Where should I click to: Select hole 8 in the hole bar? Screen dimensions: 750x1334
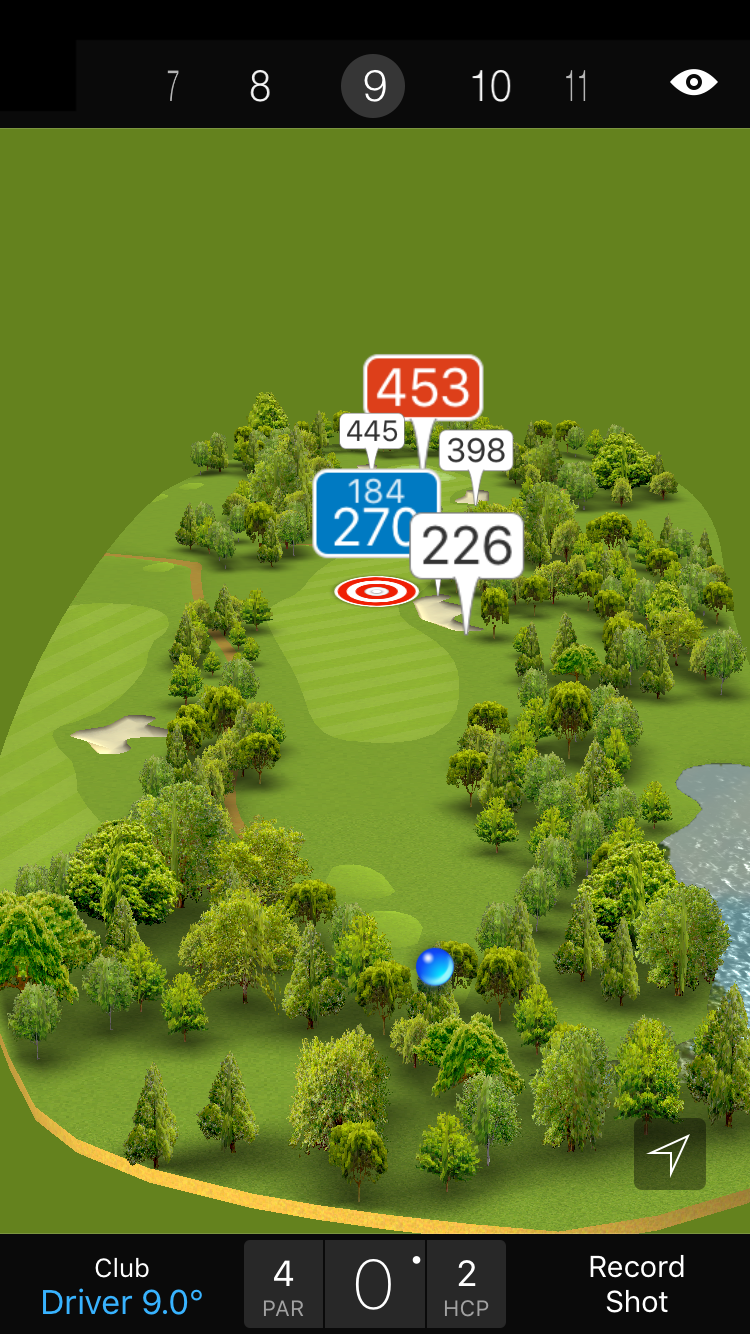pyautogui.click(x=260, y=87)
